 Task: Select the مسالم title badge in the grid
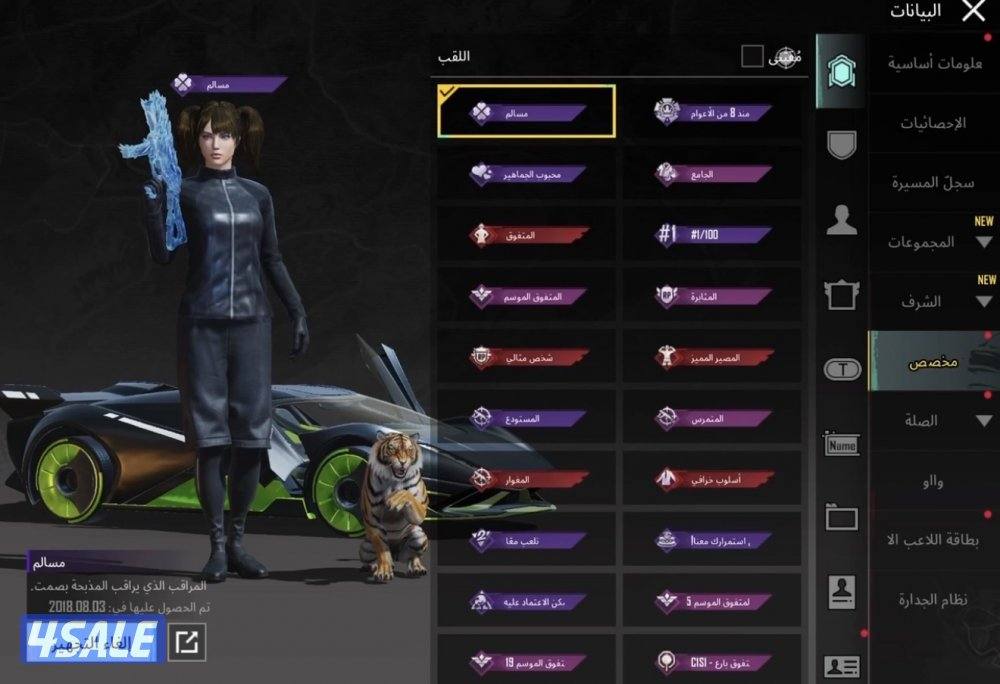click(527, 112)
